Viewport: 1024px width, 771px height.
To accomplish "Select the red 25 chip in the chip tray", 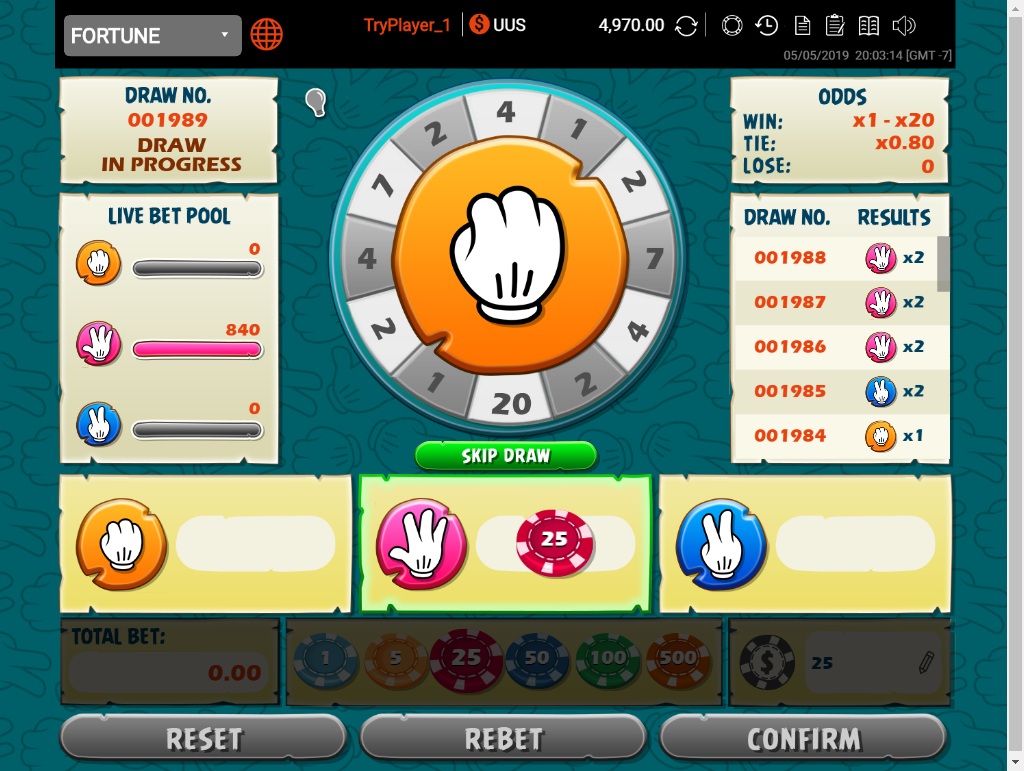I will (x=466, y=659).
